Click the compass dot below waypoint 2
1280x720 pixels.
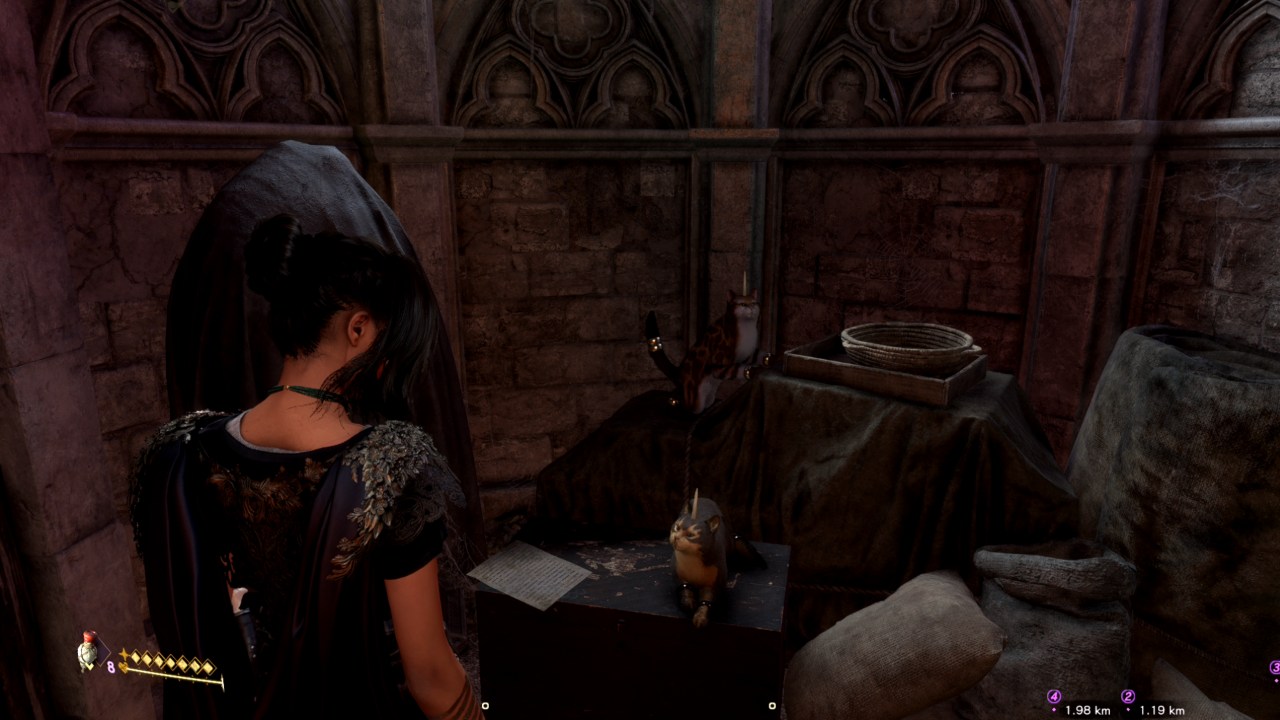point(1128,709)
